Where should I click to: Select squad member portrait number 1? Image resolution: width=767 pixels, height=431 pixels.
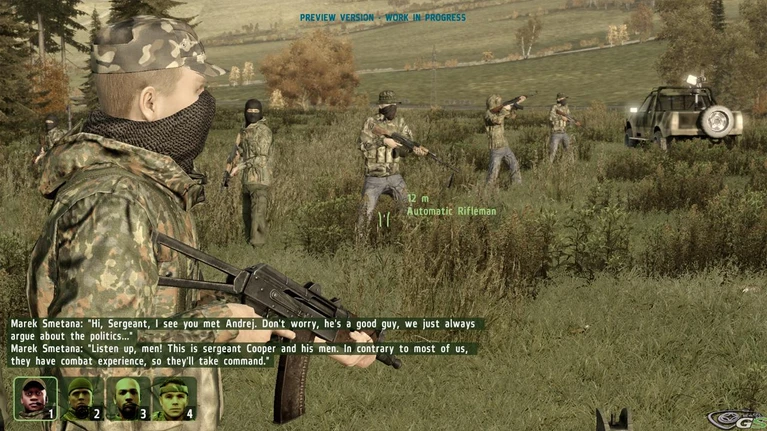(x=34, y=397)
